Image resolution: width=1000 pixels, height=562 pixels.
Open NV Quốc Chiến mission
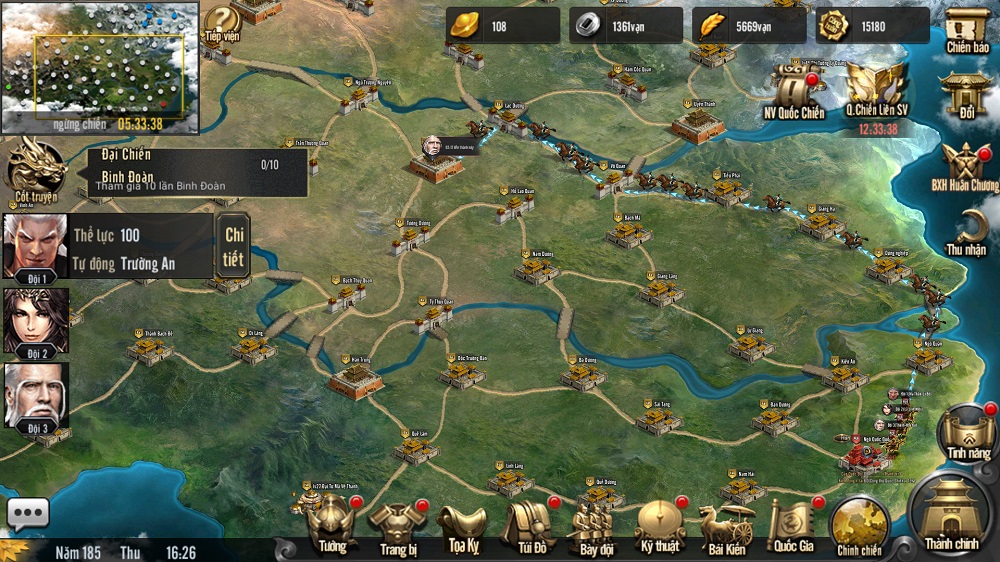794,91
